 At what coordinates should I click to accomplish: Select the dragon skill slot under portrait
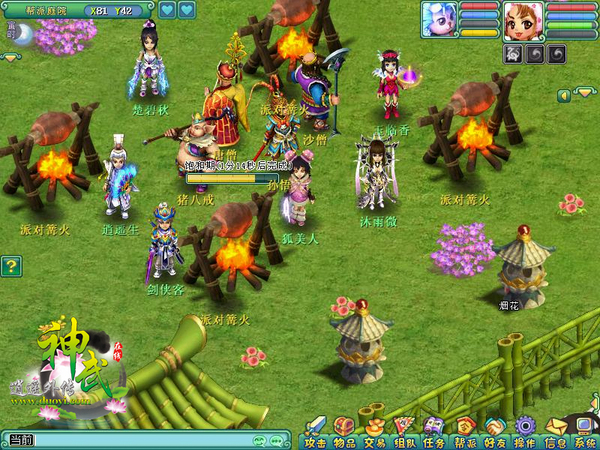pyautogui.click(x=514, y=53)
